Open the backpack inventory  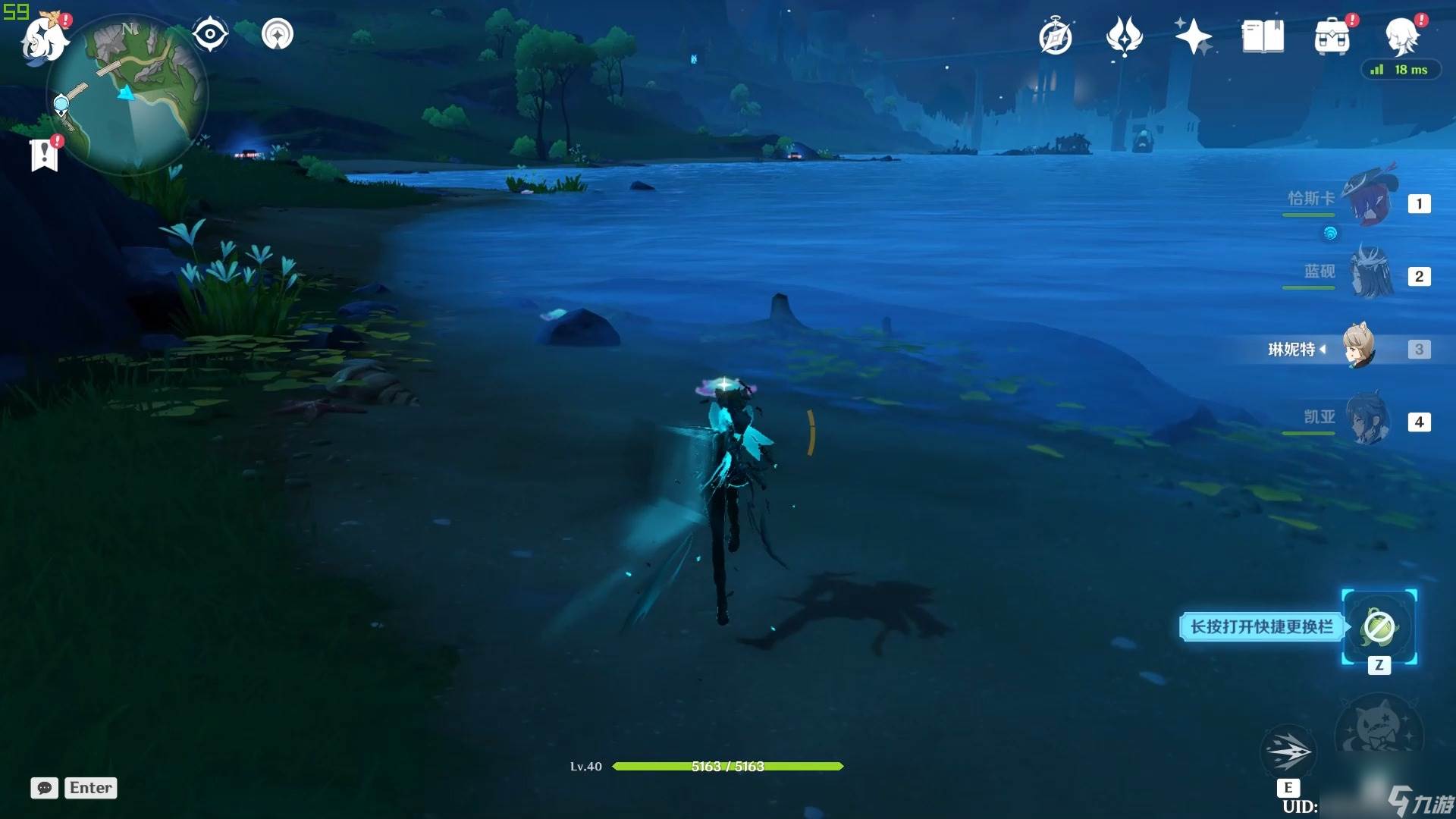(1332, 36)
